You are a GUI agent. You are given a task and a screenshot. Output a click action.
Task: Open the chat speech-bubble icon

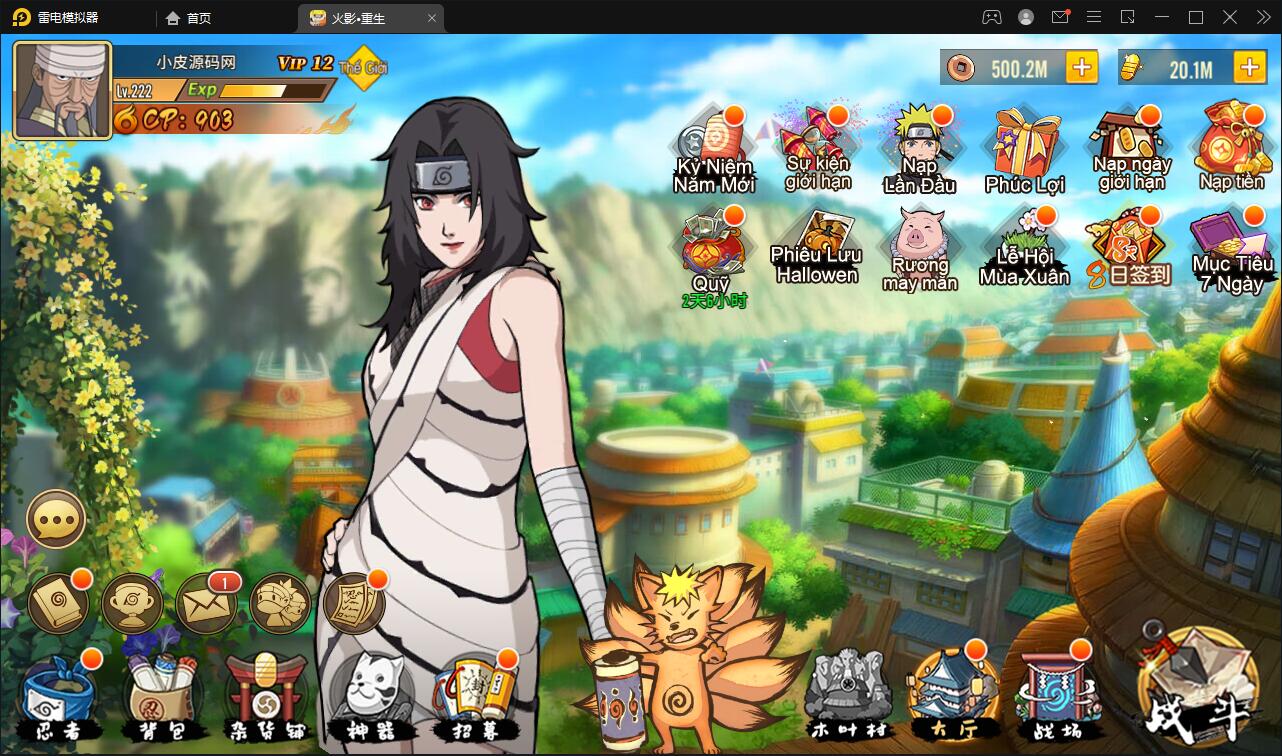[x=55, y=518]
